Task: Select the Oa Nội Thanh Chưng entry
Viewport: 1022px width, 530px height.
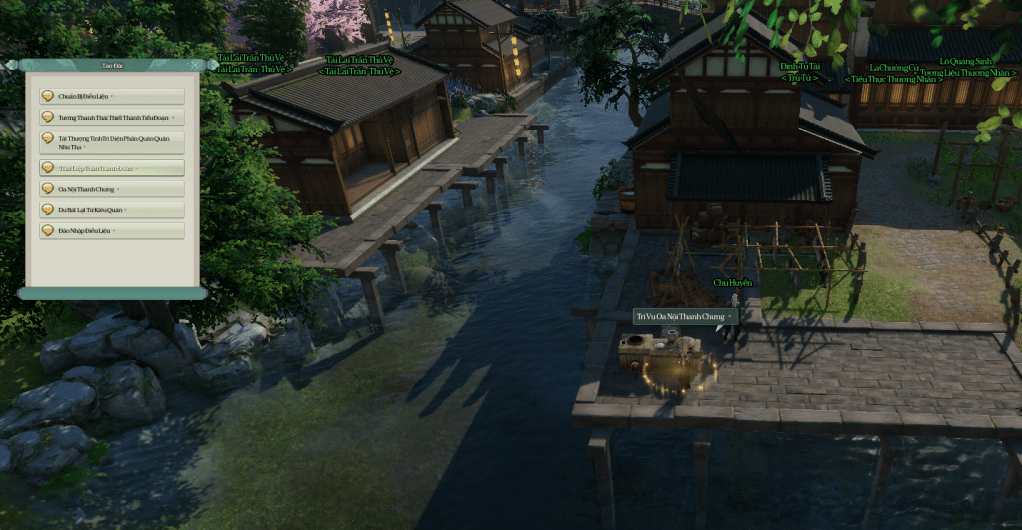Action: (112, 189)
